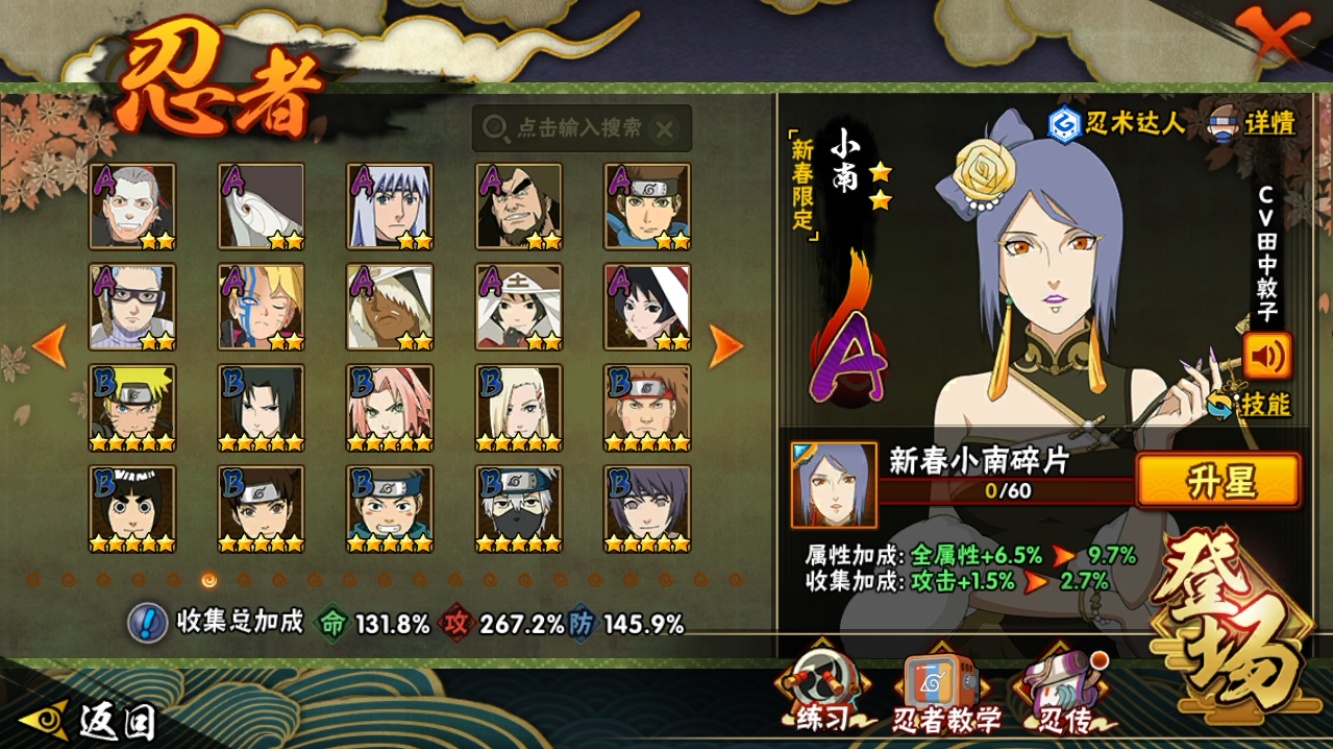Viewport: 1333px width, 749px height.
Task: Select the black-haired Sasuke portrait
Action: 261,407
